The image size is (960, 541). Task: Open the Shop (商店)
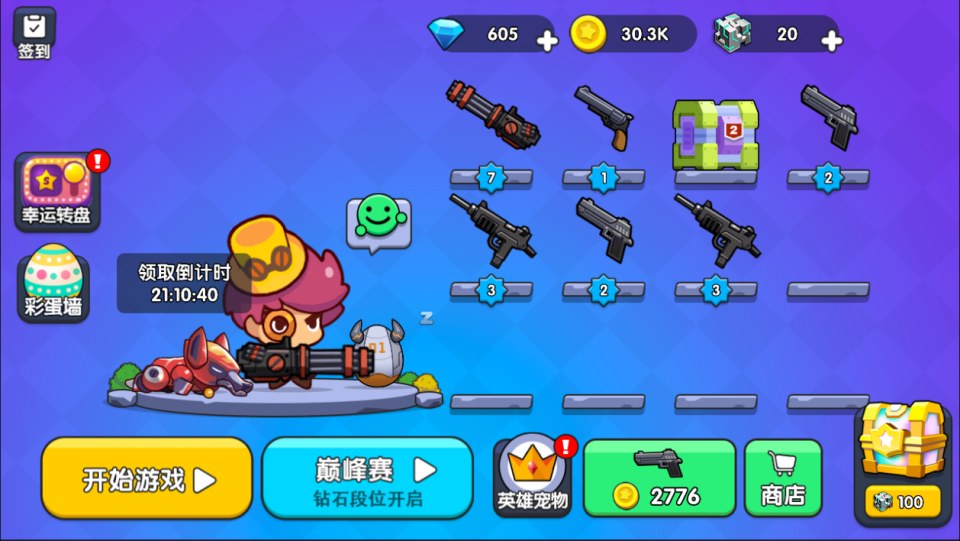coord(783,478)
